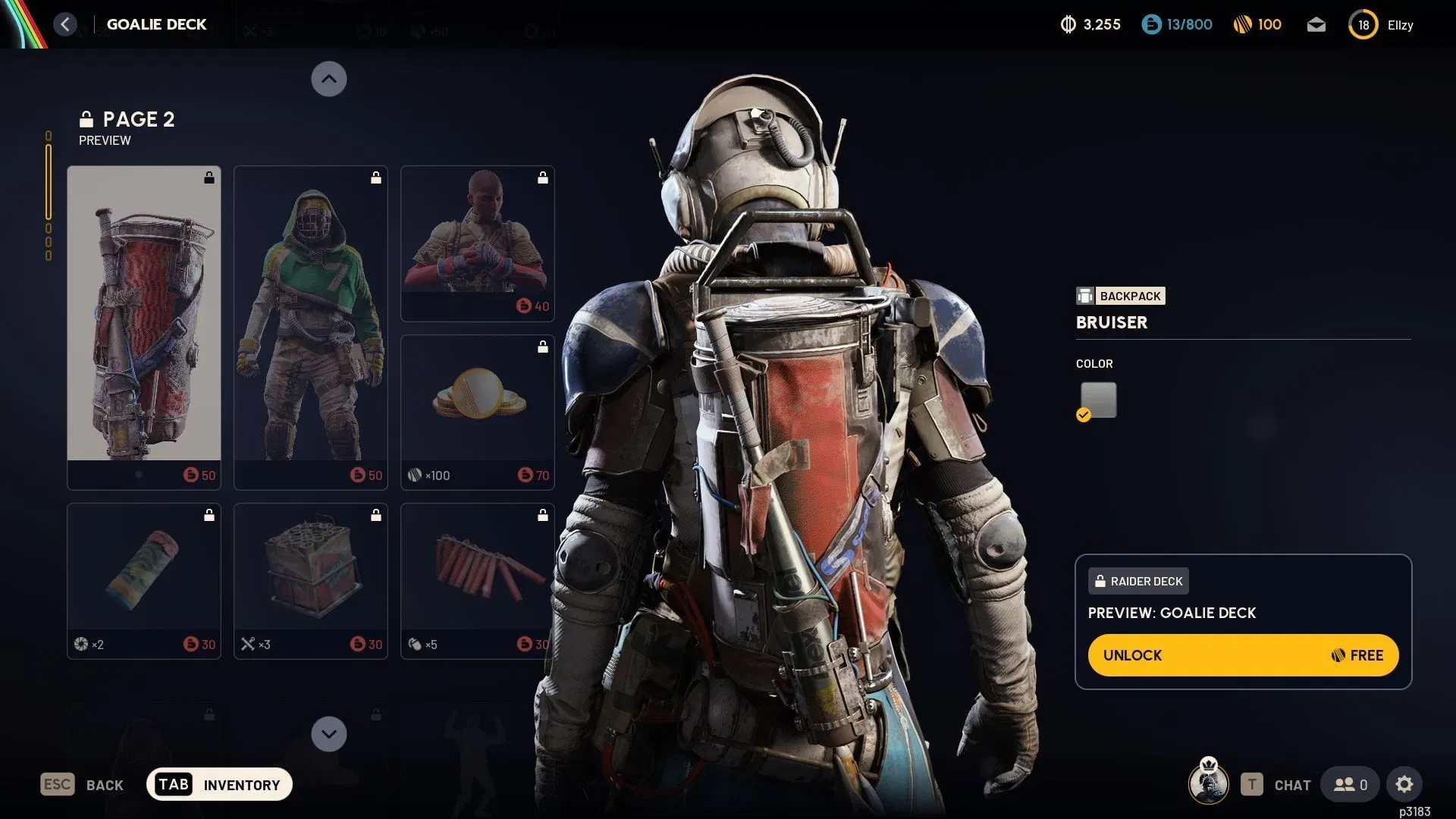Screen dimensions: 1456x819
Task: Open the mail inbox envelope
Action: [1316, 25]
